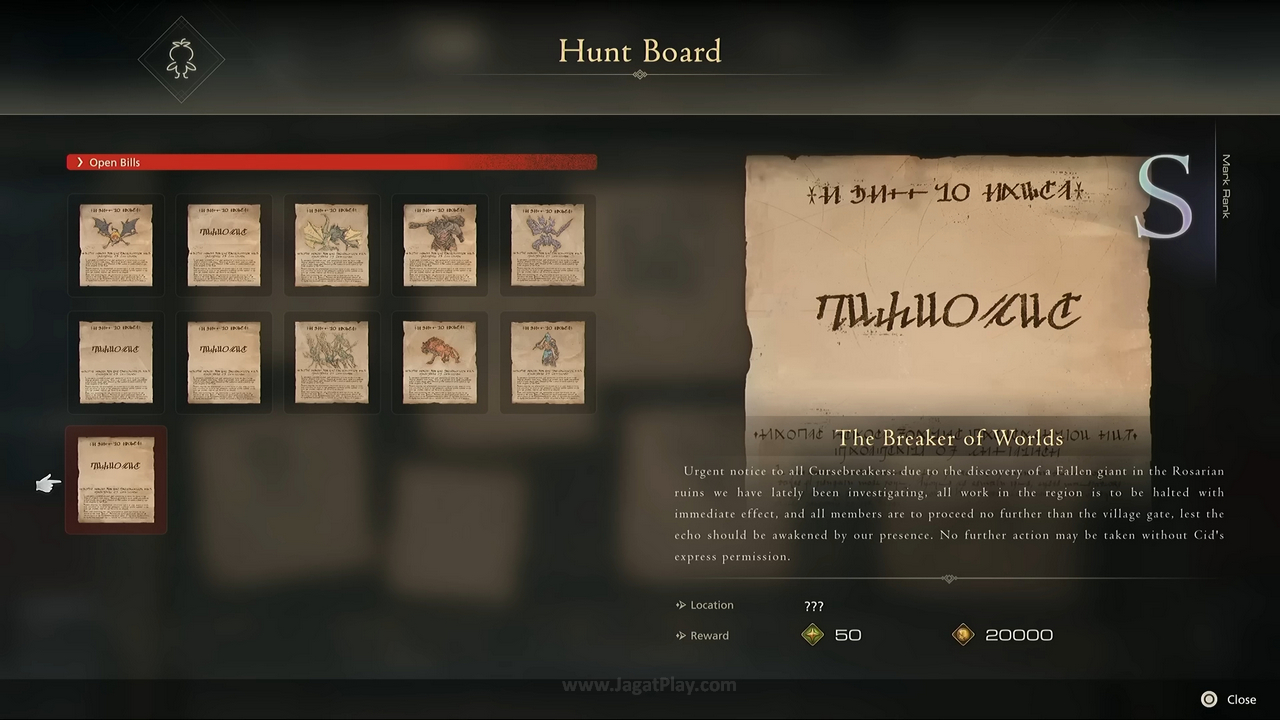This screenshot has height=720, width=1280.
Task: Click the circled button icon next to Close
Action: tap(1207, 699)
